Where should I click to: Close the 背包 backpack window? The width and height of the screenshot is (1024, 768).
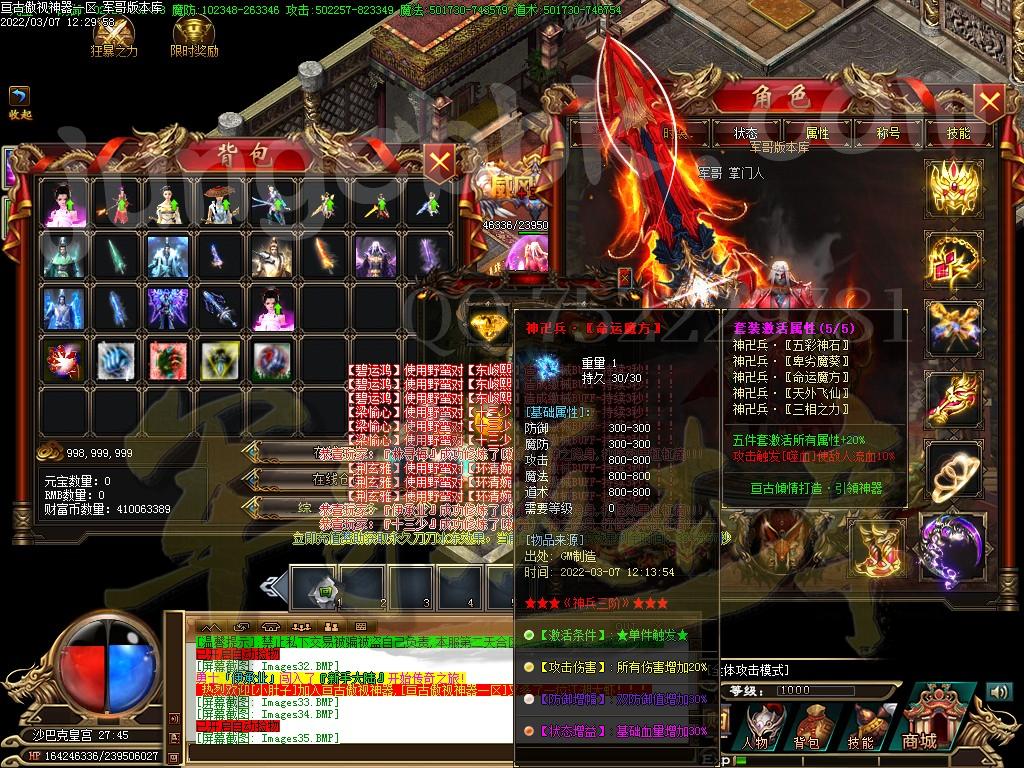(x=440, y=159)
